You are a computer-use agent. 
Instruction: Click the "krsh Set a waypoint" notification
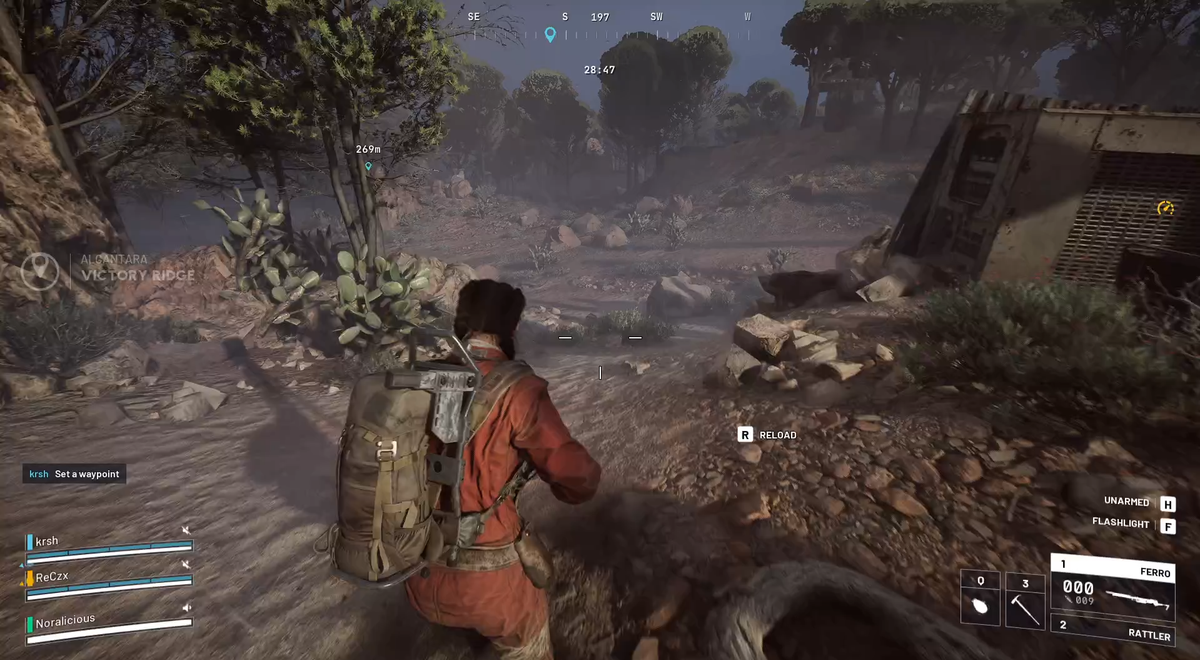point(75,474)
